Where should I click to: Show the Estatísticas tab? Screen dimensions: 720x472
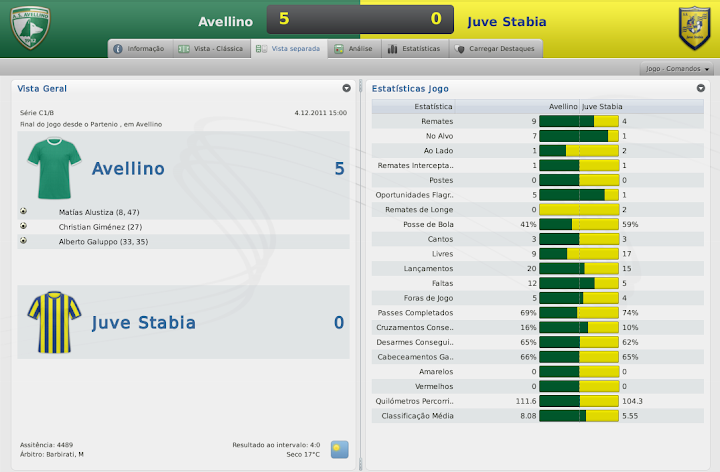tap(412, 48)
